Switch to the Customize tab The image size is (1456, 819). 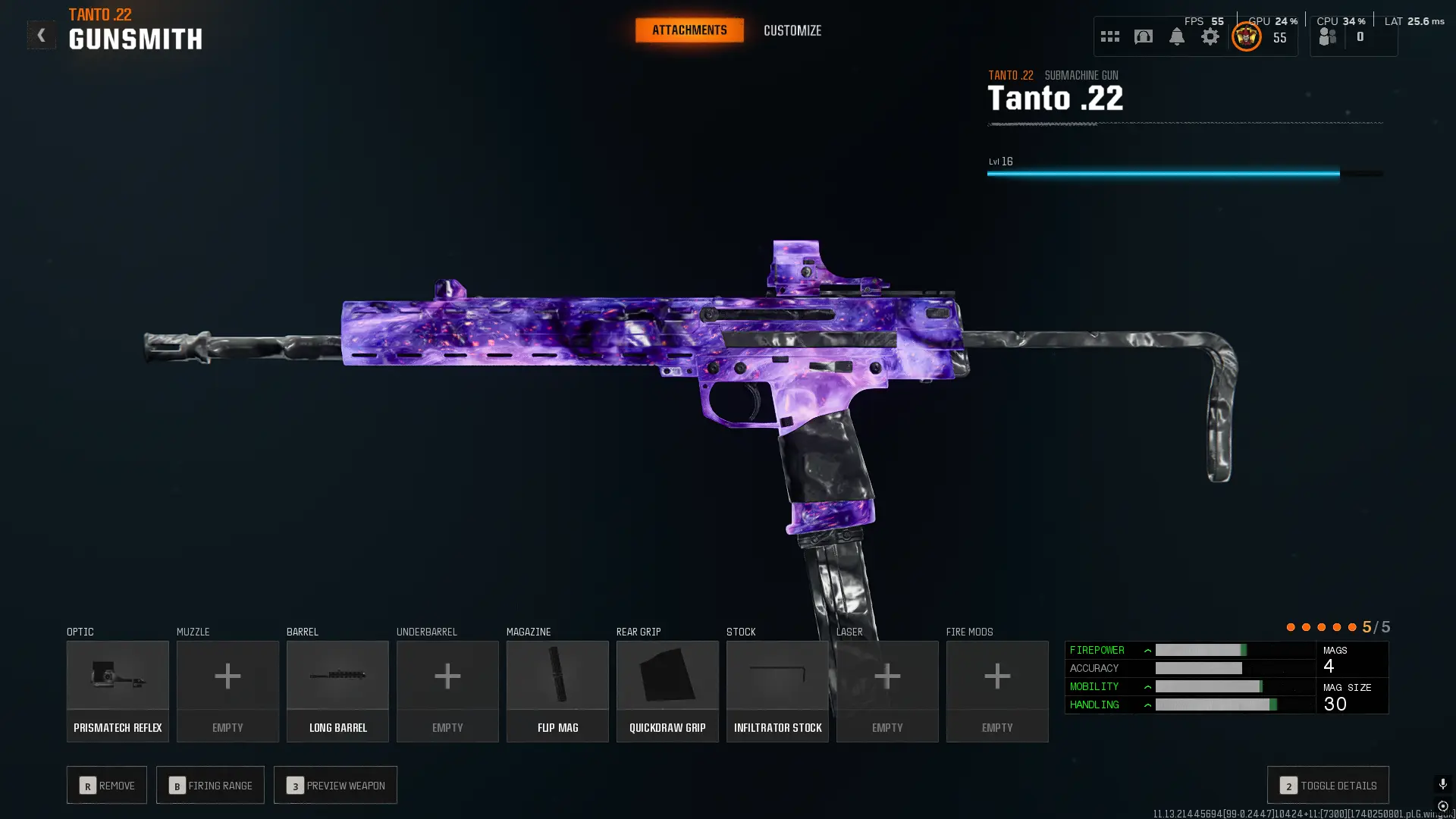[792, 30]
